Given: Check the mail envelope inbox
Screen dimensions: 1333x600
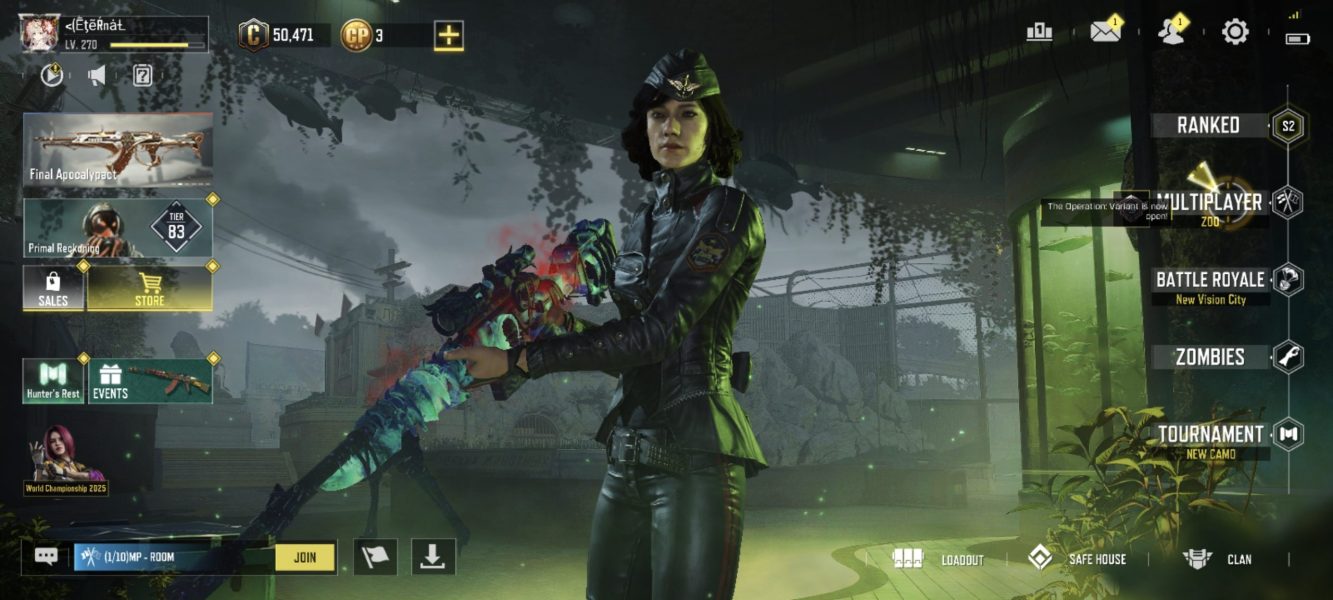Looking at the screenshot, I should 1104,32.
